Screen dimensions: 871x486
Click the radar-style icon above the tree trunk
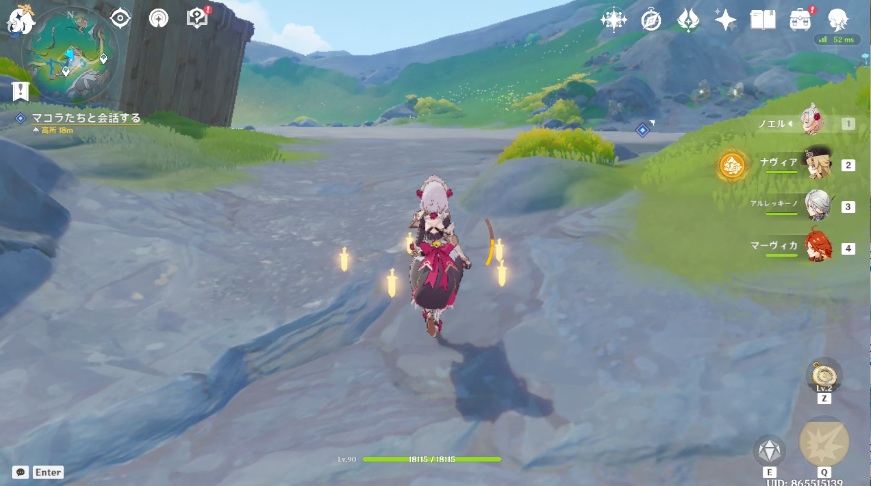(158, 18)
